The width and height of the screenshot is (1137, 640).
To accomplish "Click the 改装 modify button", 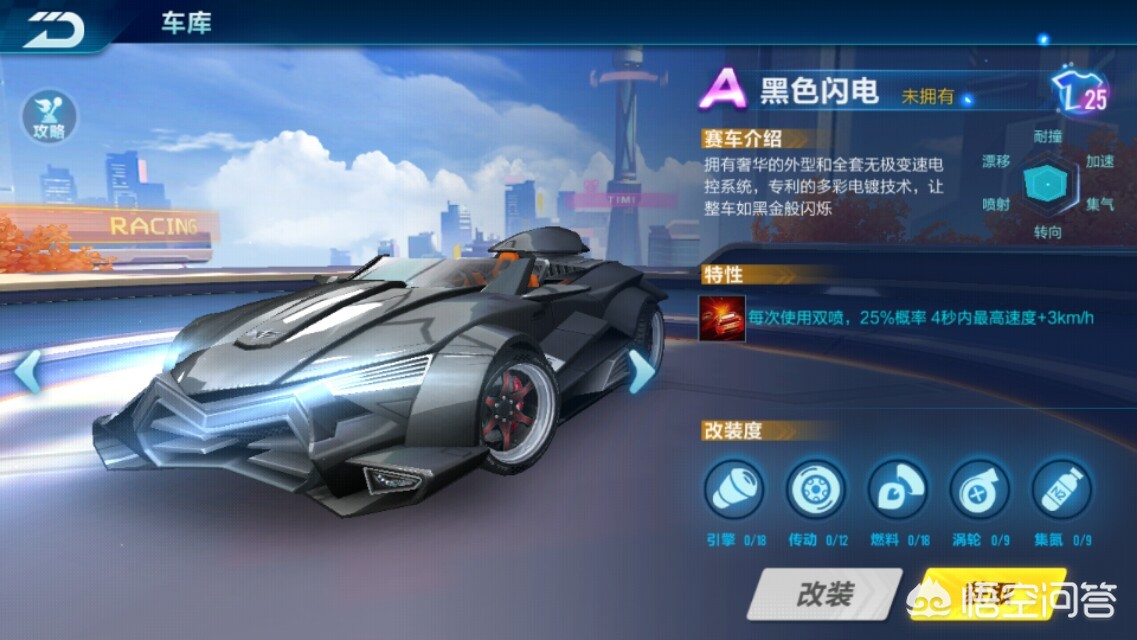I will [x=824, y=596].
